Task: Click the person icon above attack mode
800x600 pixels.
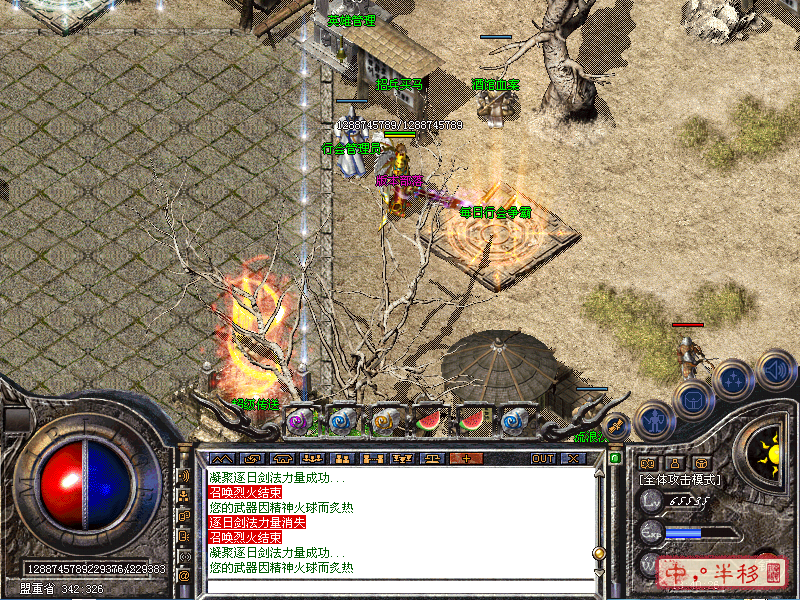Action: tap(674, 463)
